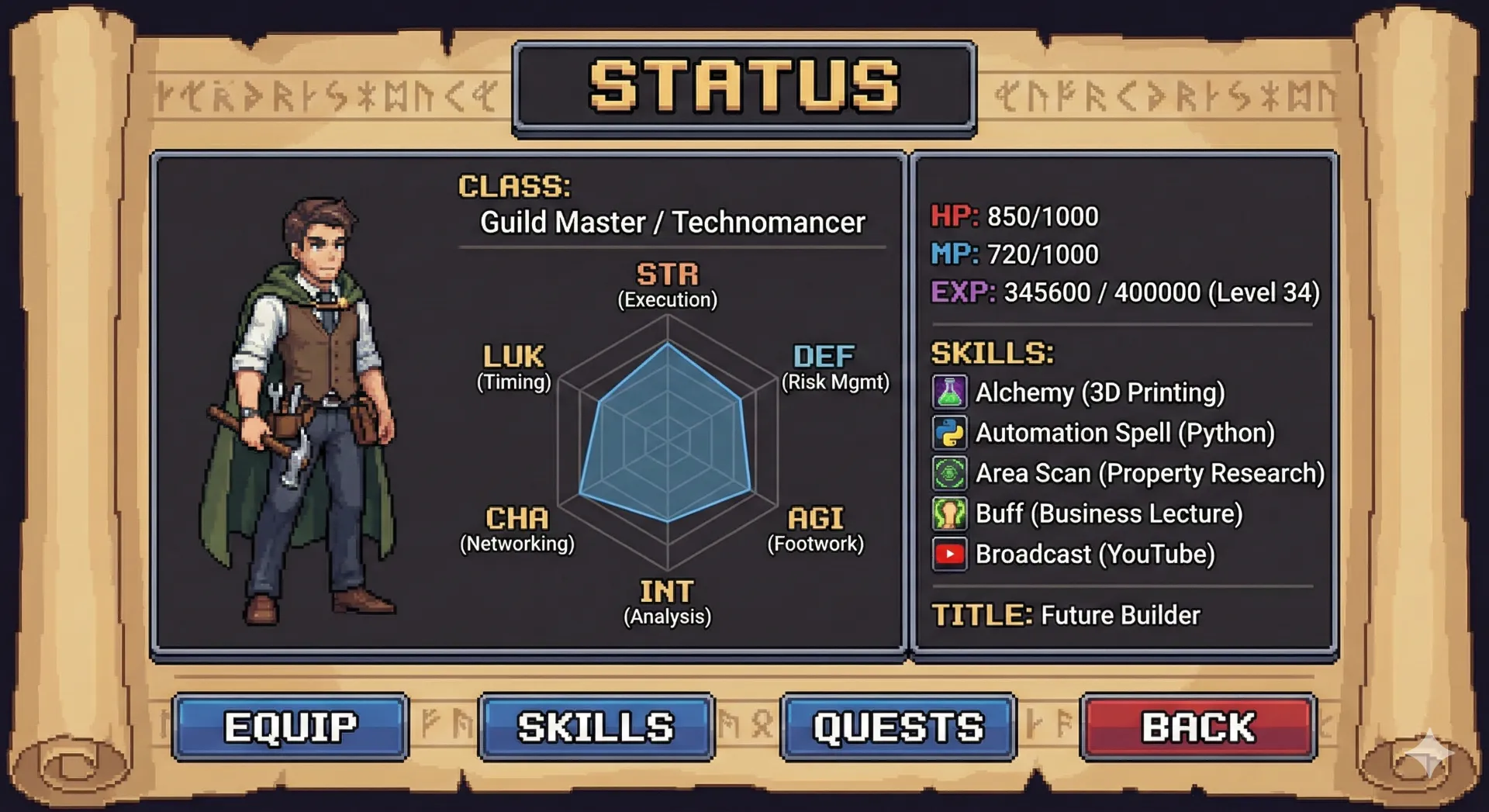Viewport: 1489px width, 812px height.
Task: Activate the Broadcast YouTube play icon
Action: [949, 554]
